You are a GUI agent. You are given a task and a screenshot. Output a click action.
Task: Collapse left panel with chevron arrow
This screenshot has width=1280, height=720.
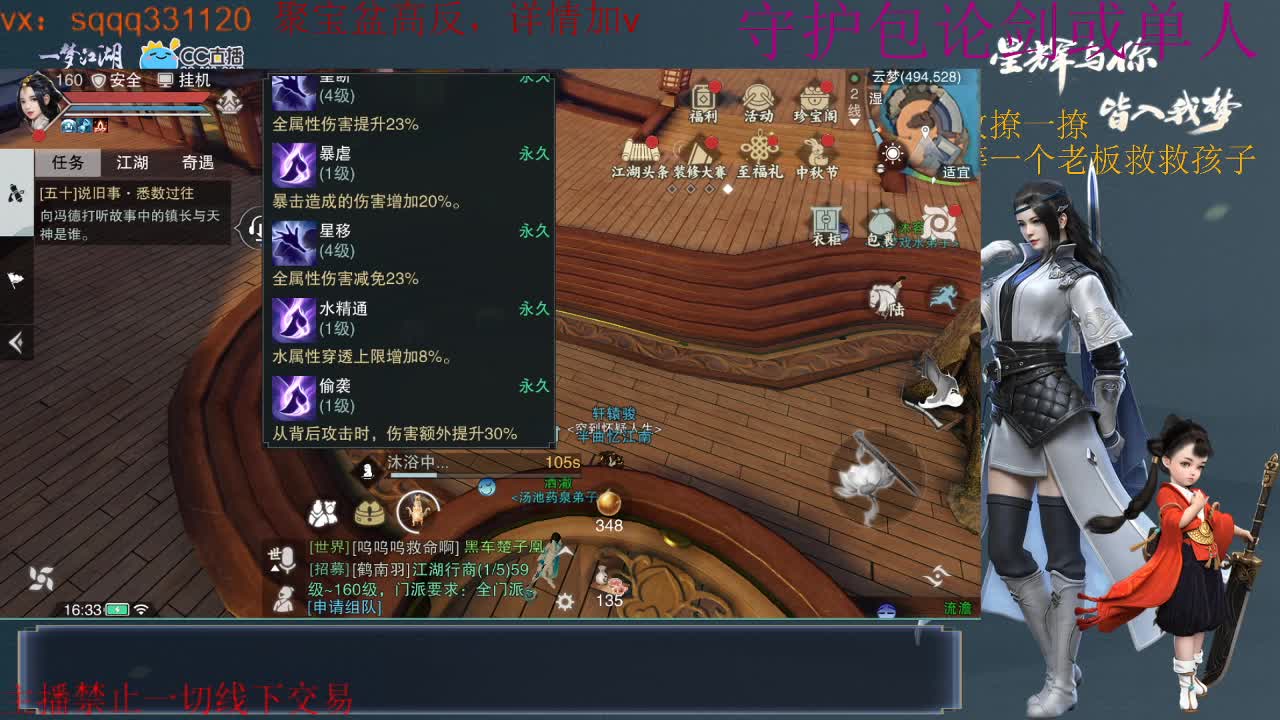pos(15,342)
